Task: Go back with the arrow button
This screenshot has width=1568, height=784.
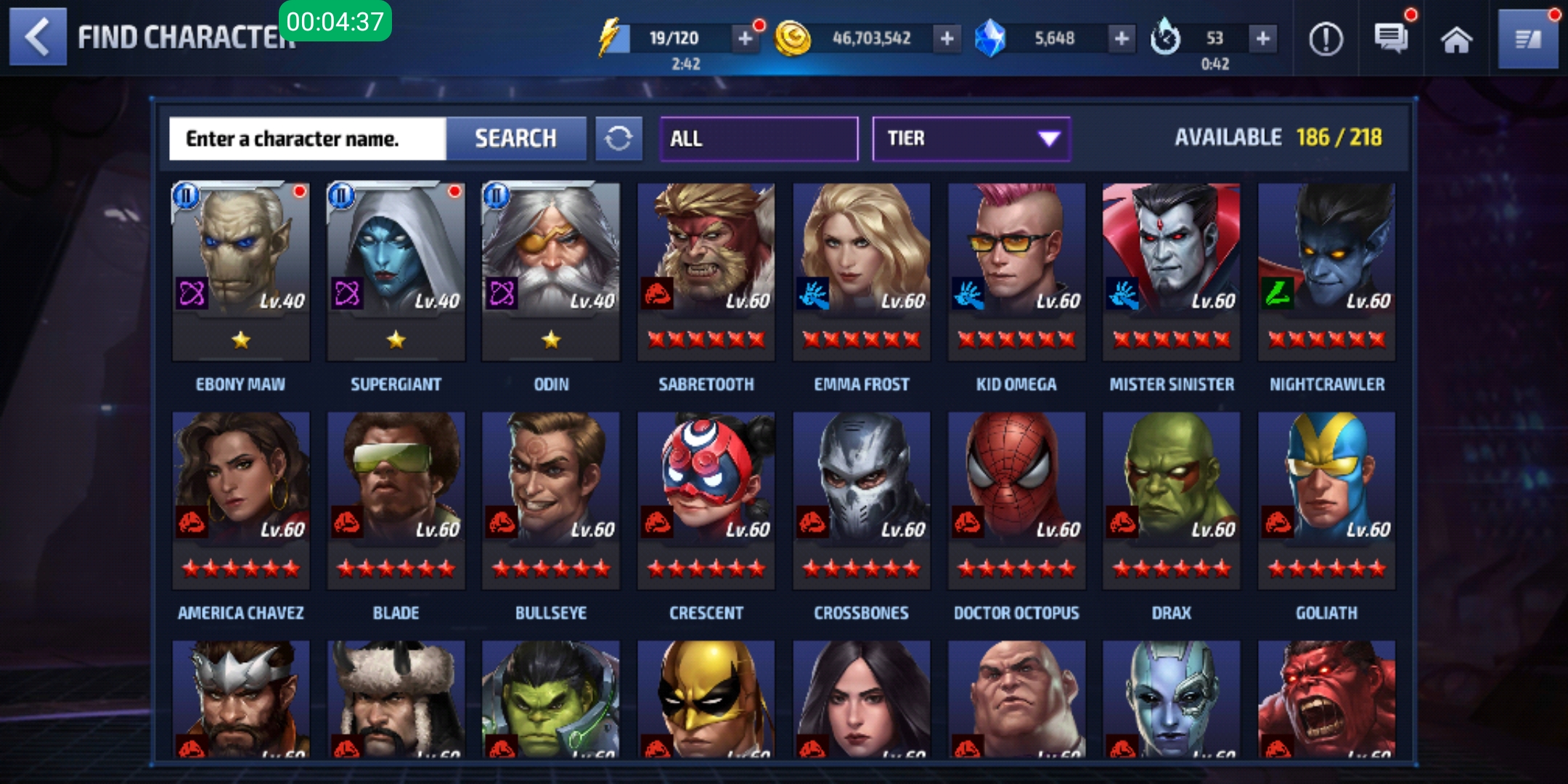Action: tap(38, 36)
